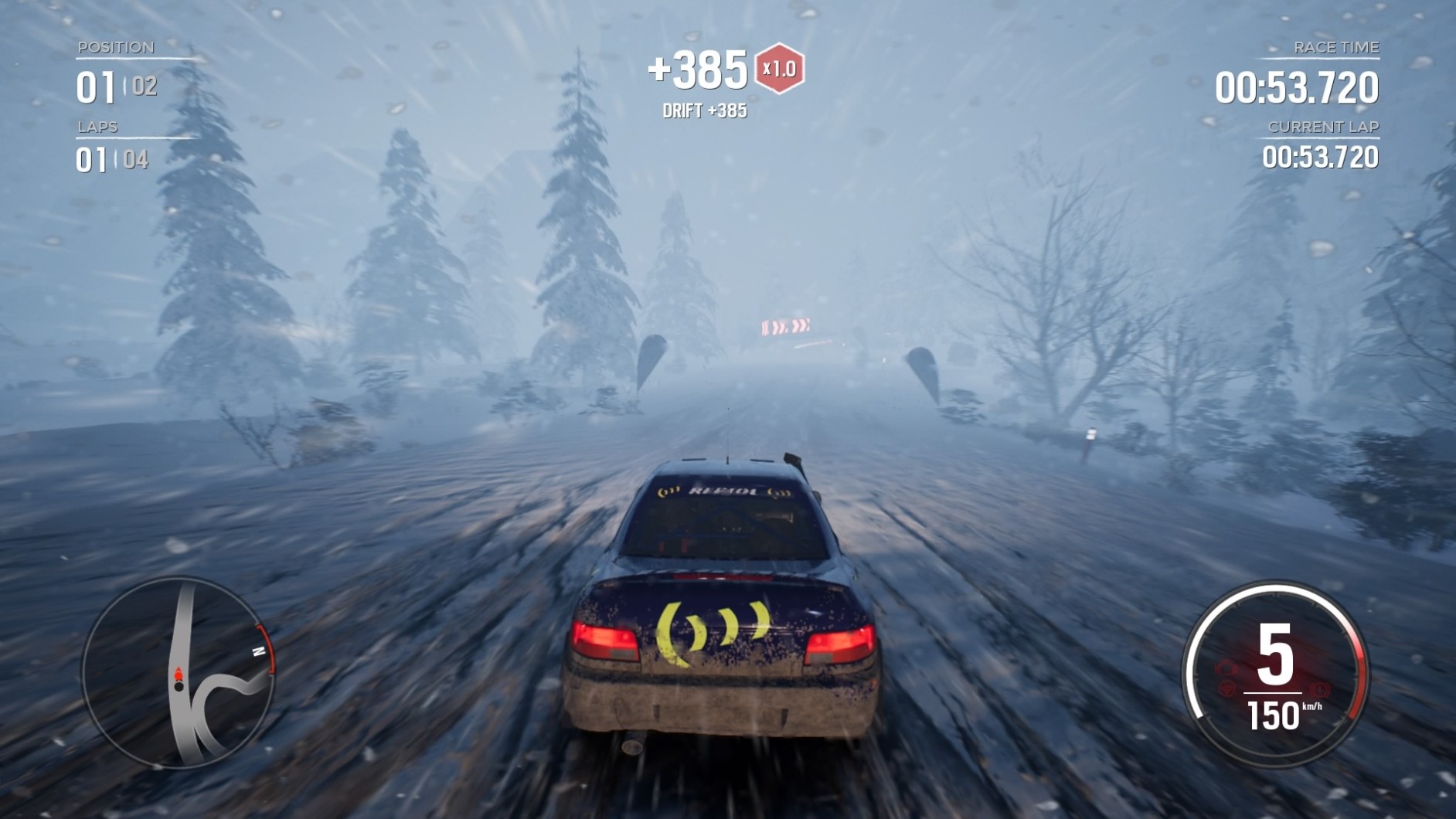Click the brake warning icon on the gauge

(1319, 691)
